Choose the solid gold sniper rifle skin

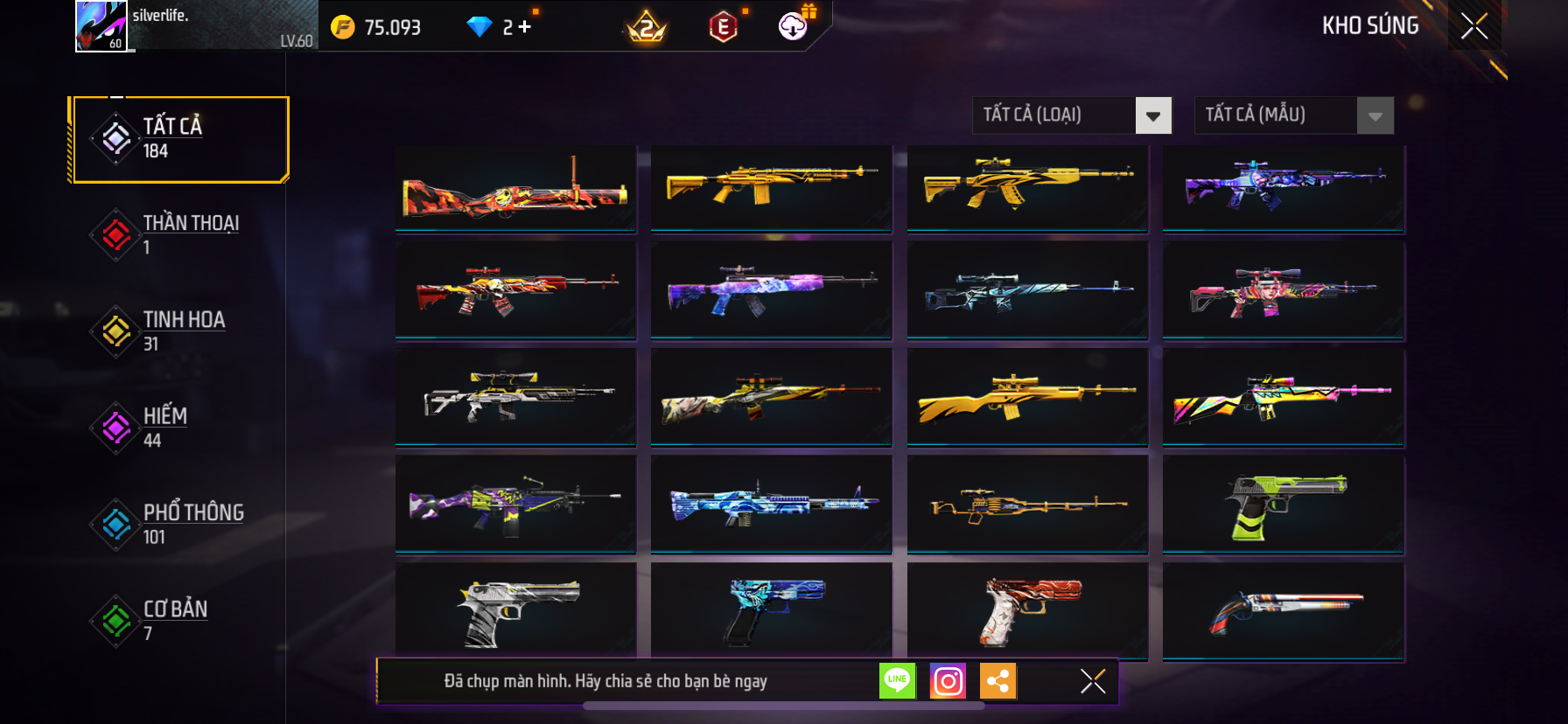(1027, 399)
